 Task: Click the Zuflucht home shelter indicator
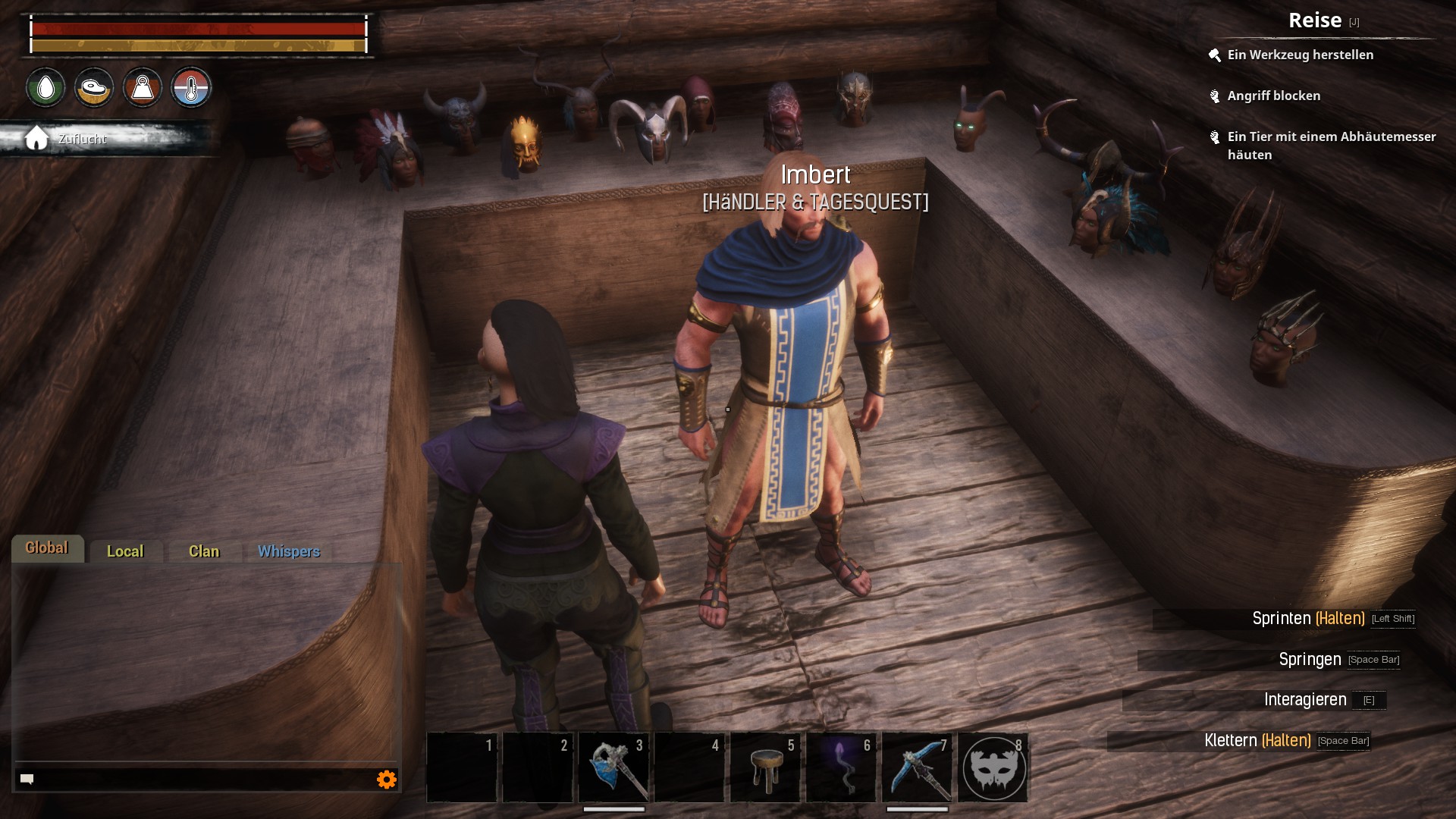tap(68, 139)
